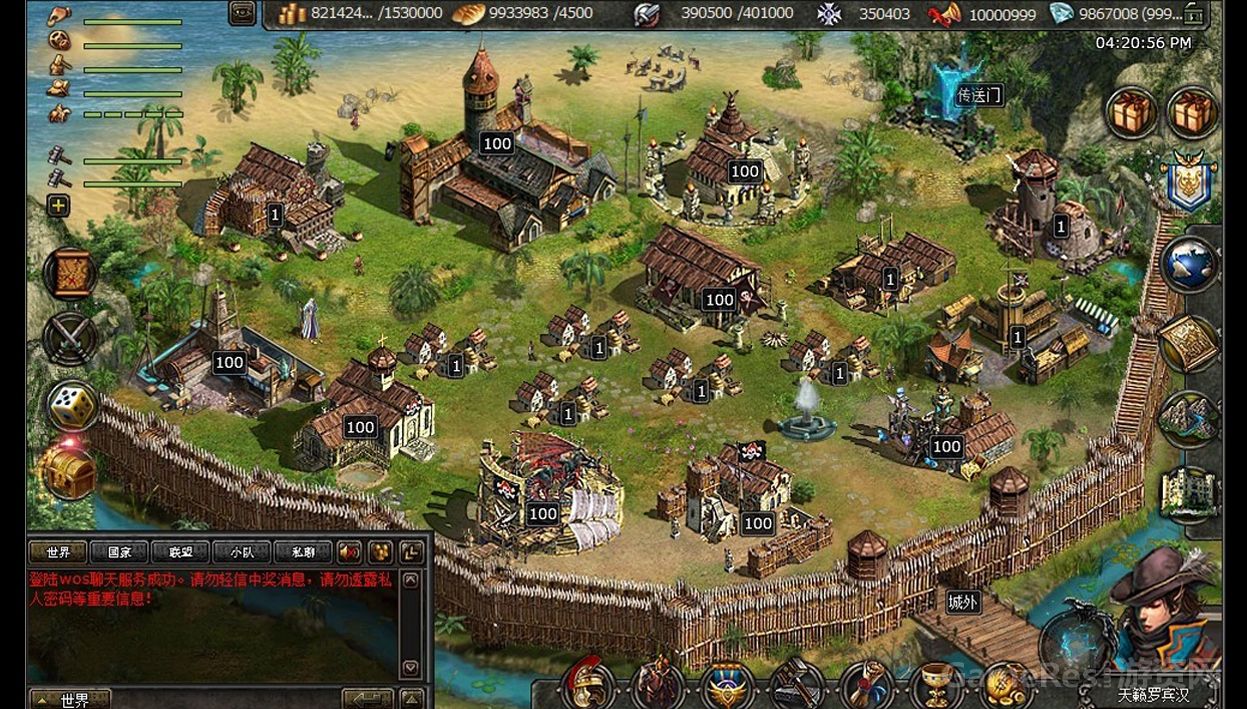Toggle the chat sound mute icon
Screen dimensions: 1247x709
349,552
